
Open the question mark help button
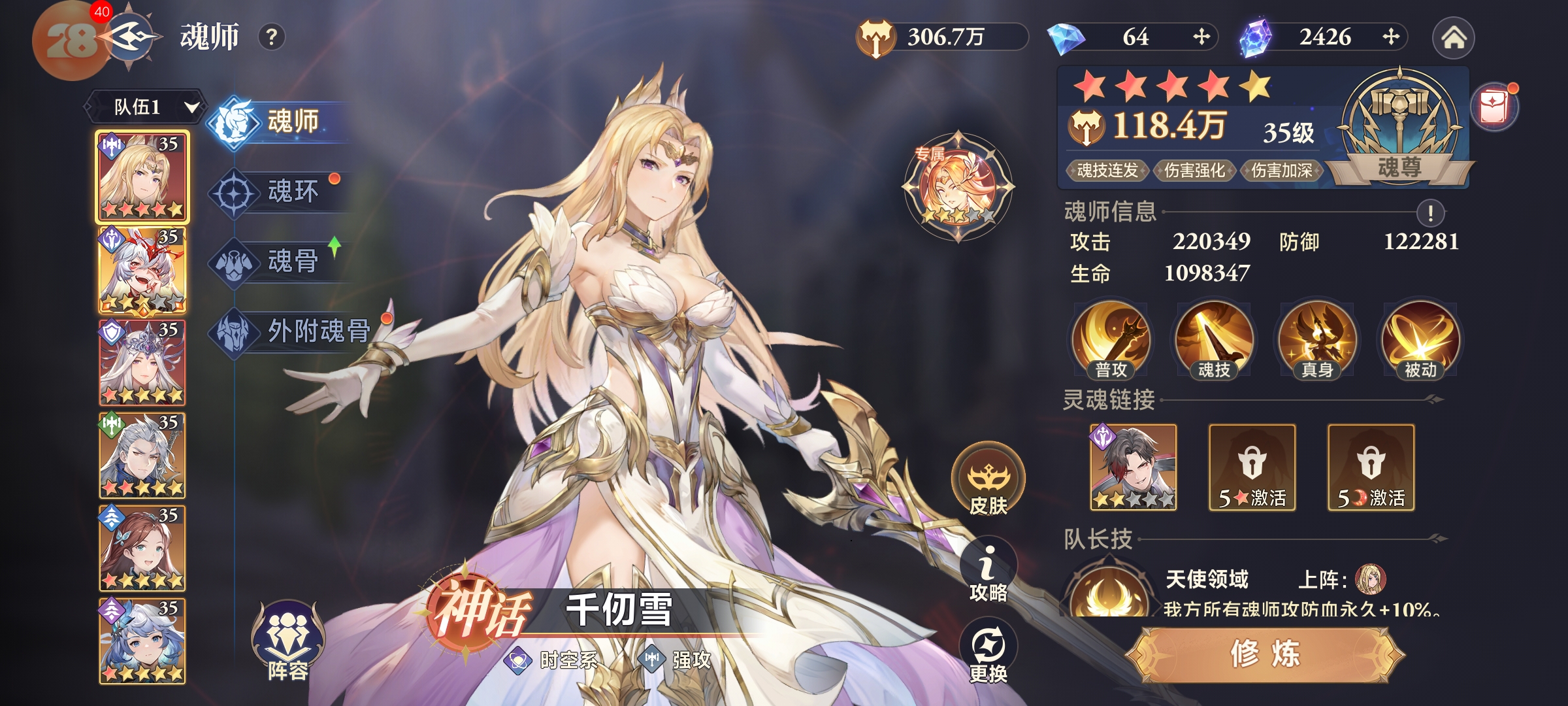[x=272, y=37]
